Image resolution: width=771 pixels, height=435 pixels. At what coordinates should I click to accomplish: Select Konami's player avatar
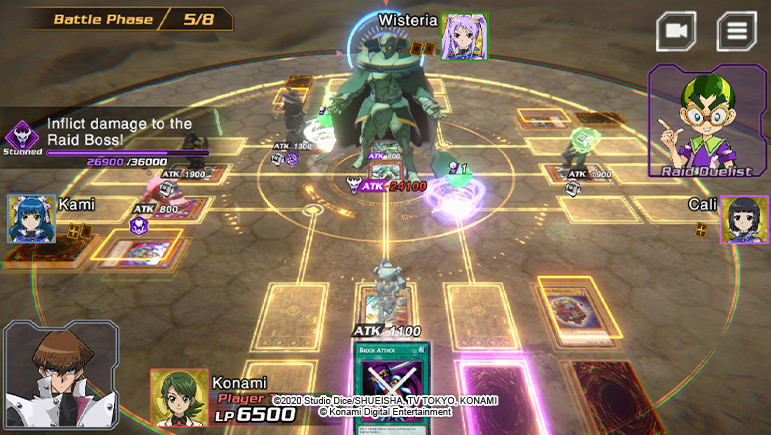click(179, 397)
